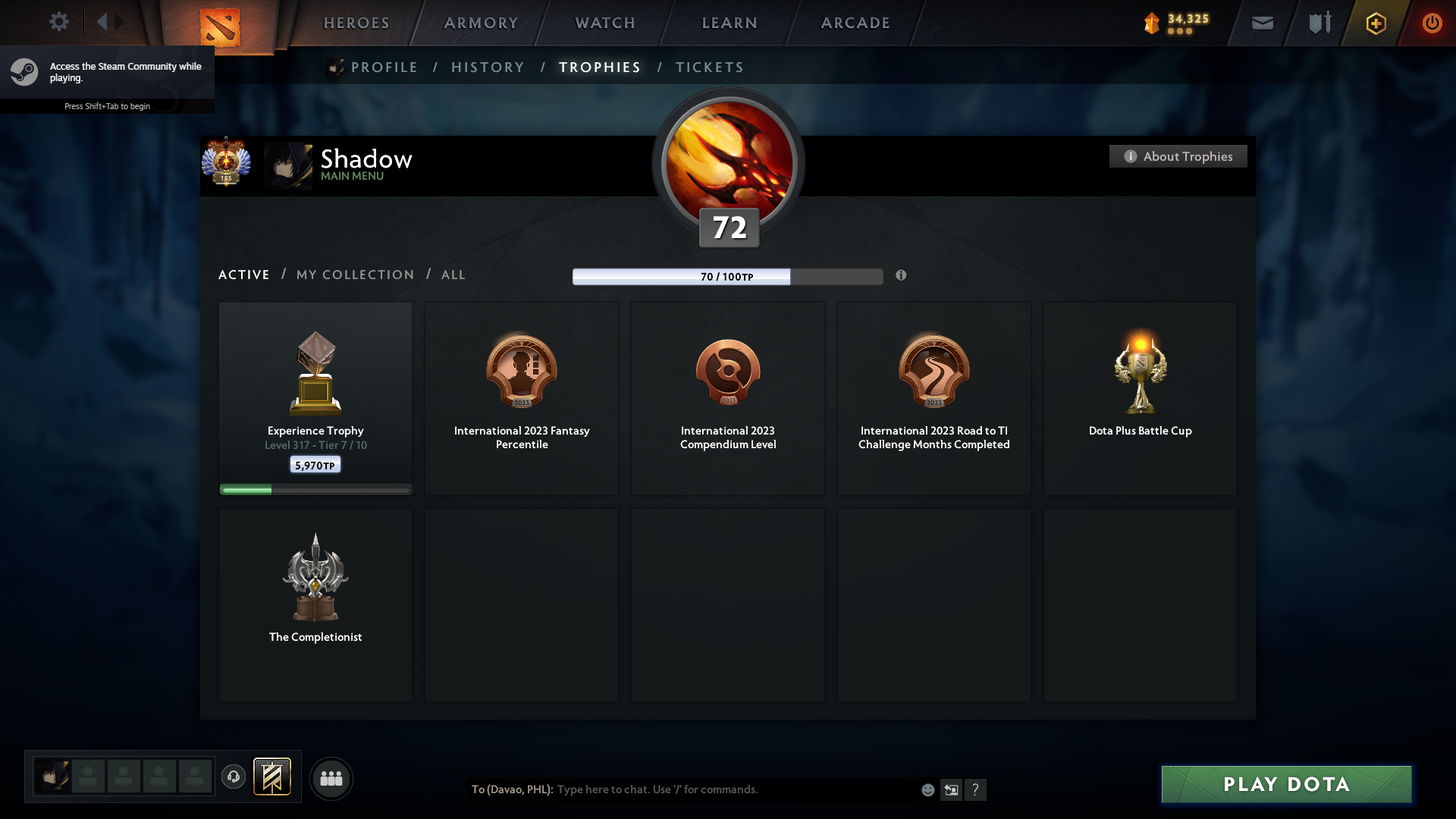Image resolution: width=1456 pixels, height=819 pixels.
Task: Open the armory shield and sword icon
Action: 1319,22
